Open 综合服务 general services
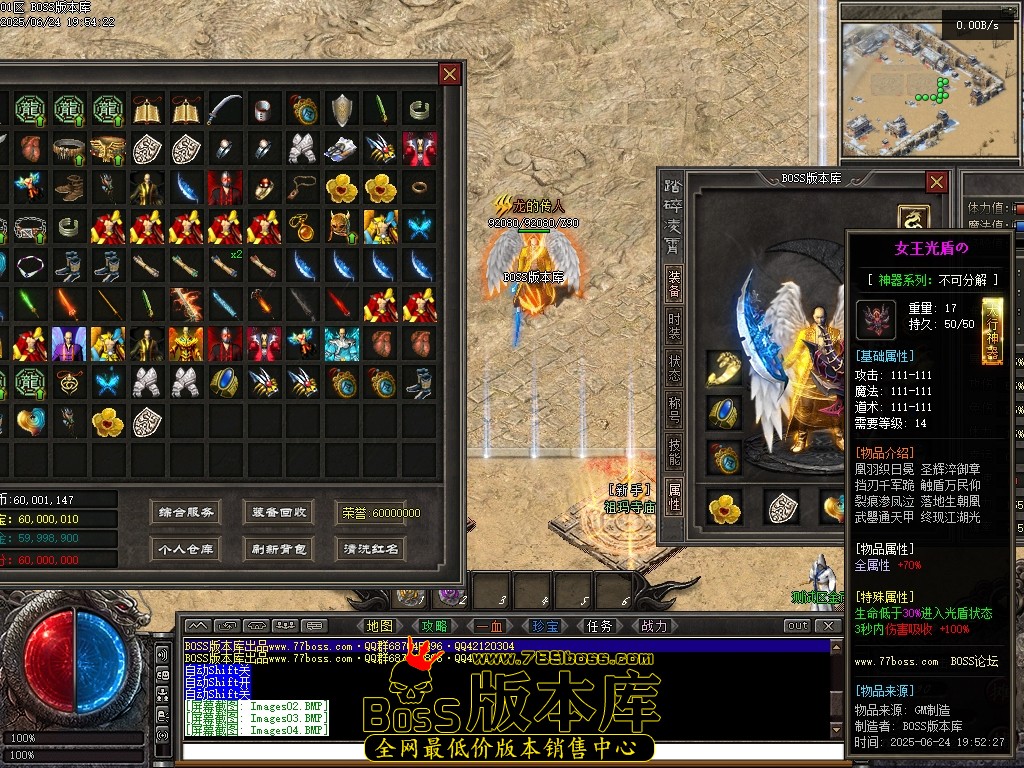Viewport: 1024px width, 768px height. pyautogui.click(x=186, y=513)
